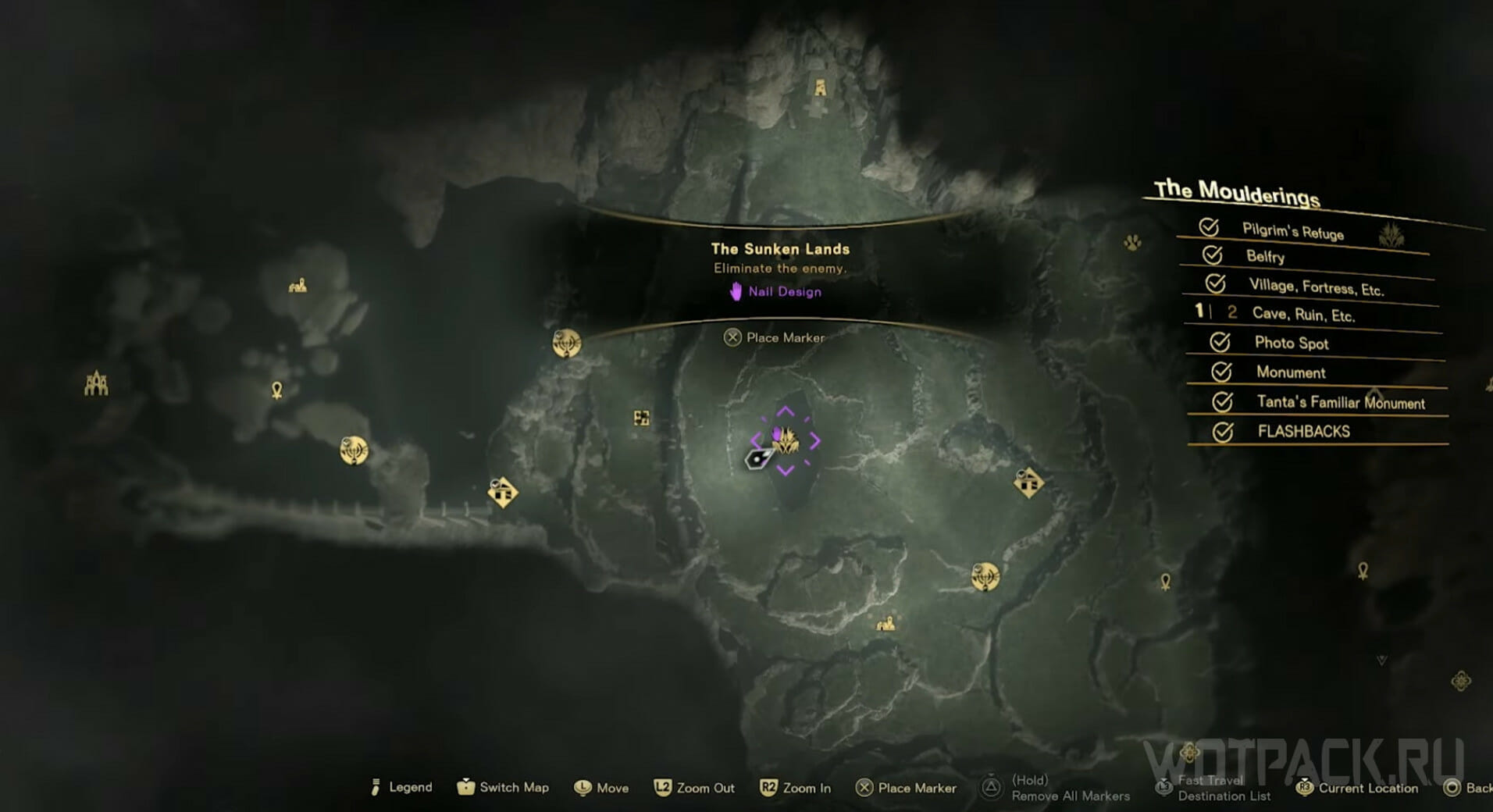Click the castle fortress marker in the west
Screen dimensions: 1493x812
[x=96, y=383]
